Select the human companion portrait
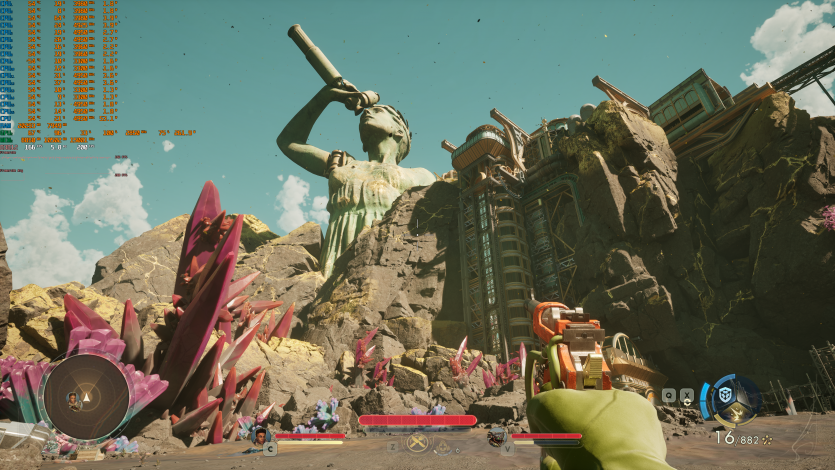Viewport: 835px width, 470px height. tap(261, 436)
